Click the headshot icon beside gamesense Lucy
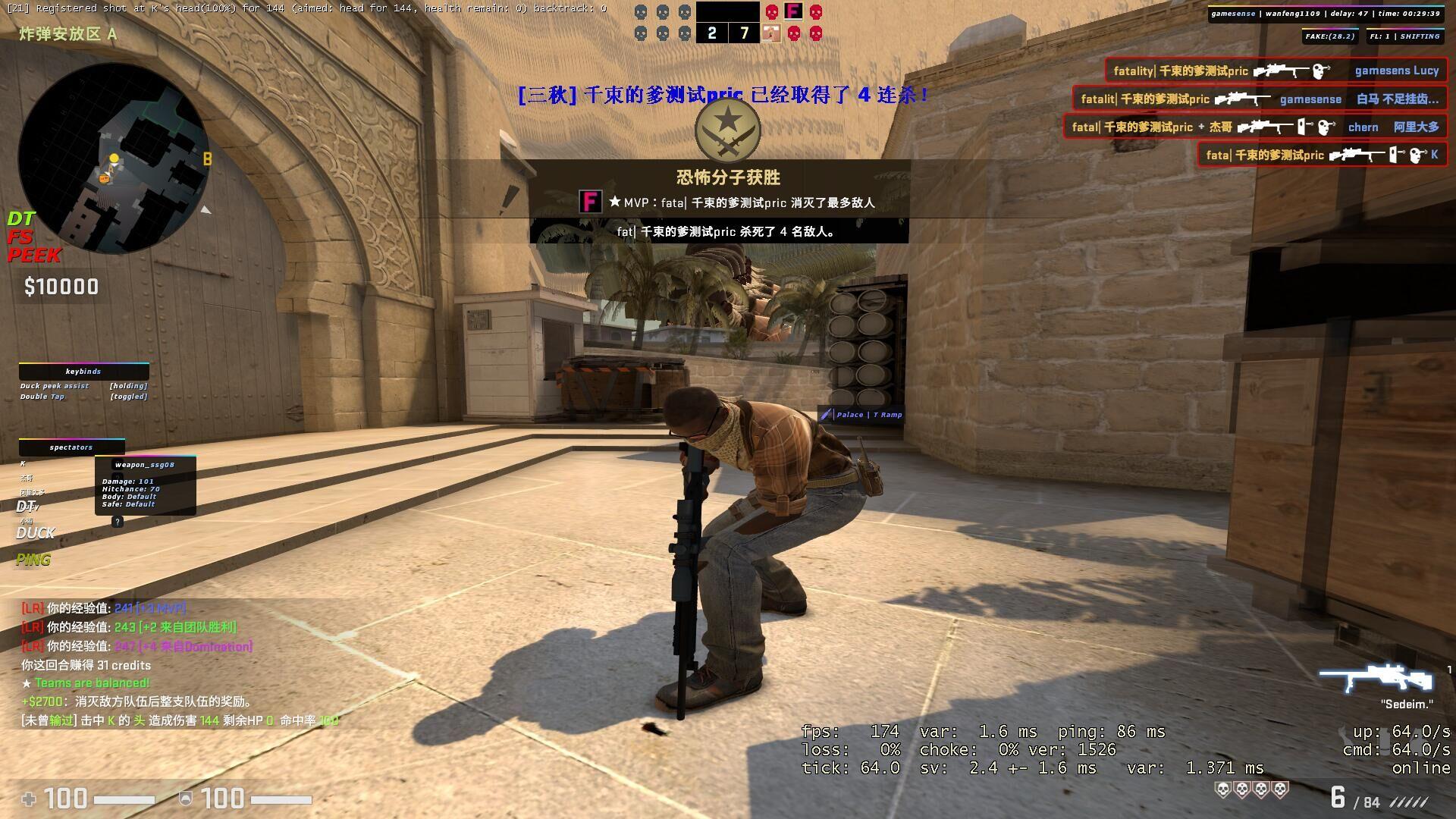Screen dimensions: 1456x819 click(x=1319, y=71)
